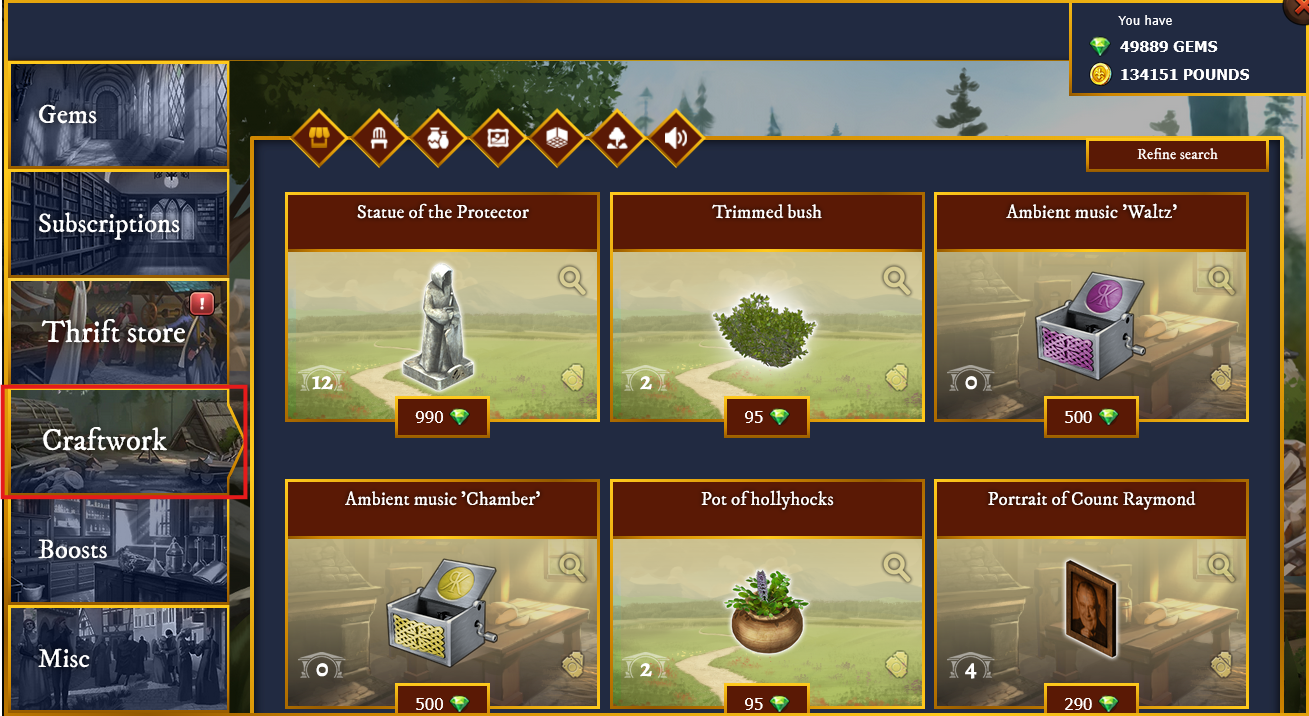Screen dimensions: 1309x716
Task: Open the Subscriptions section
Action: coord(119,223)
